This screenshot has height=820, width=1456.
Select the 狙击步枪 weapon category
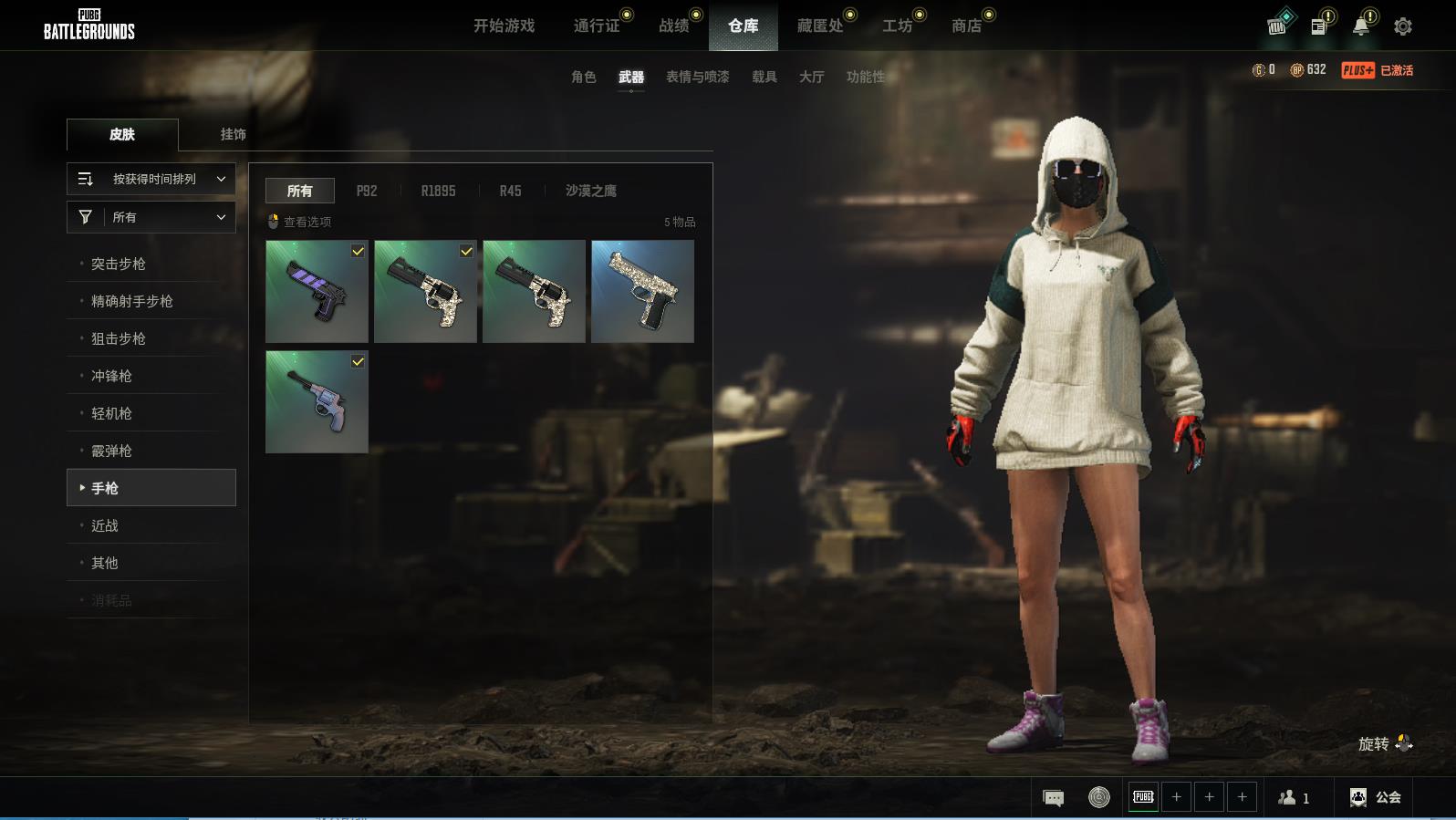tap(119, 338)
